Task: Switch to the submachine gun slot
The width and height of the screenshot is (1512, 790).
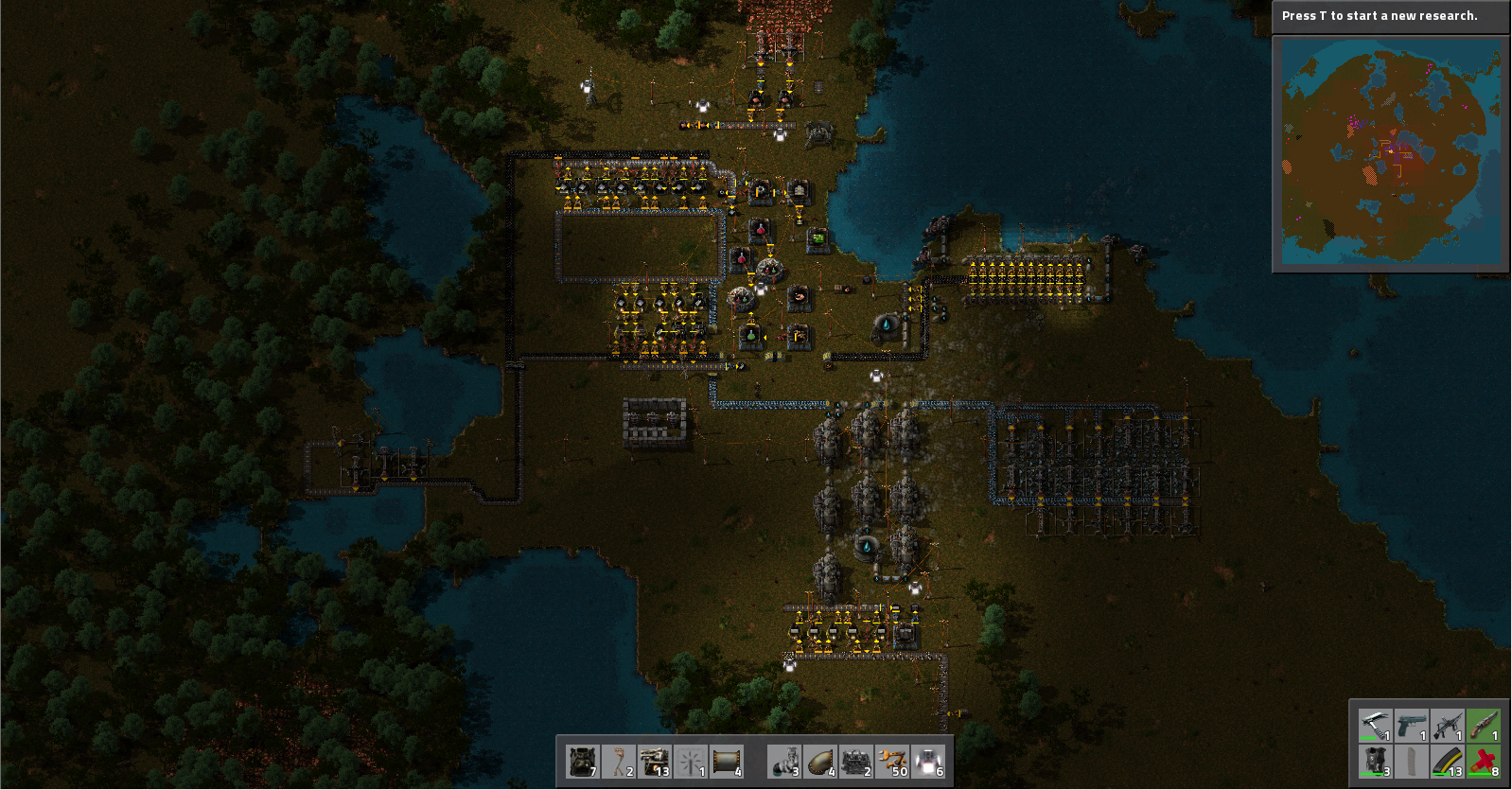Action: 1447,725
